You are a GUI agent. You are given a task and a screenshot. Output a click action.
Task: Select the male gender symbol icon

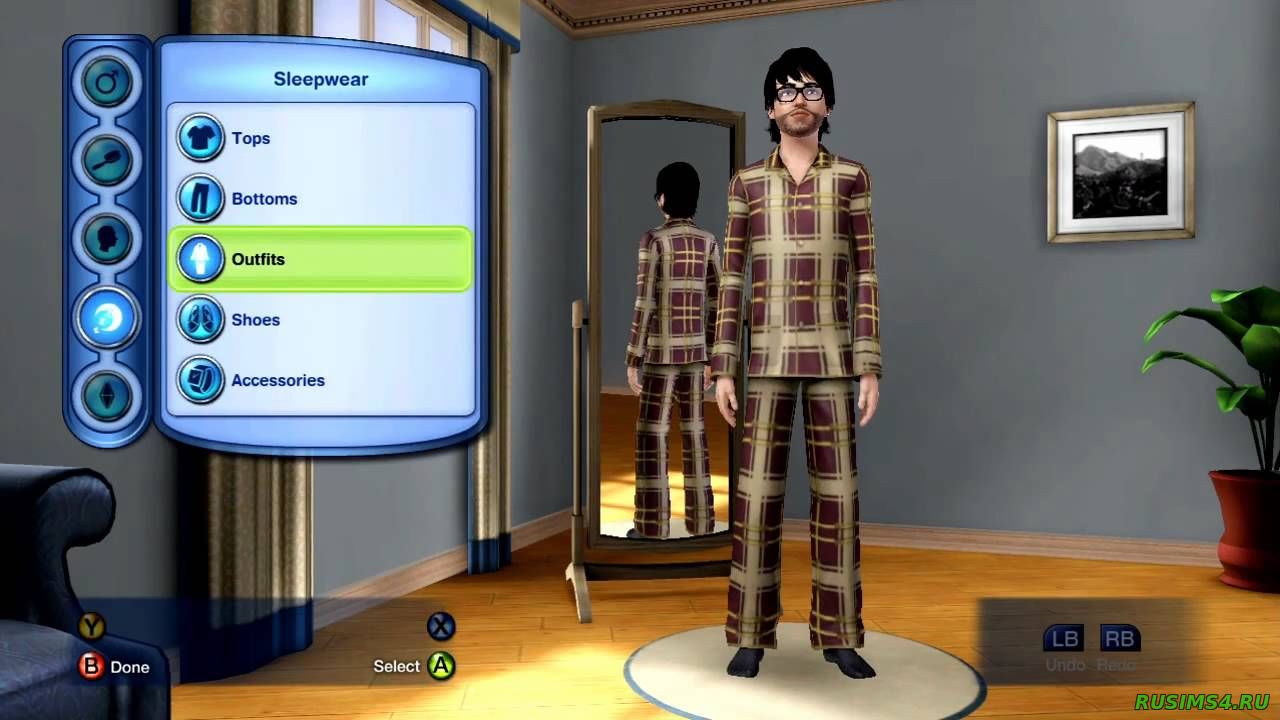click(x=108, y=84)
